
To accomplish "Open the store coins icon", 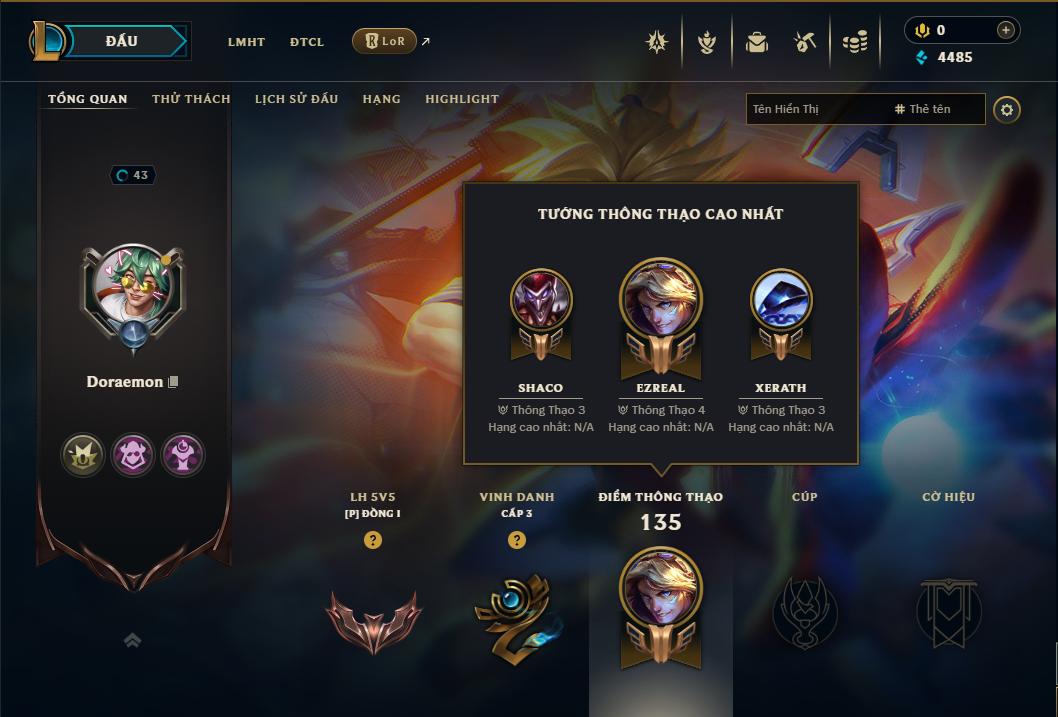I will 854,42.
